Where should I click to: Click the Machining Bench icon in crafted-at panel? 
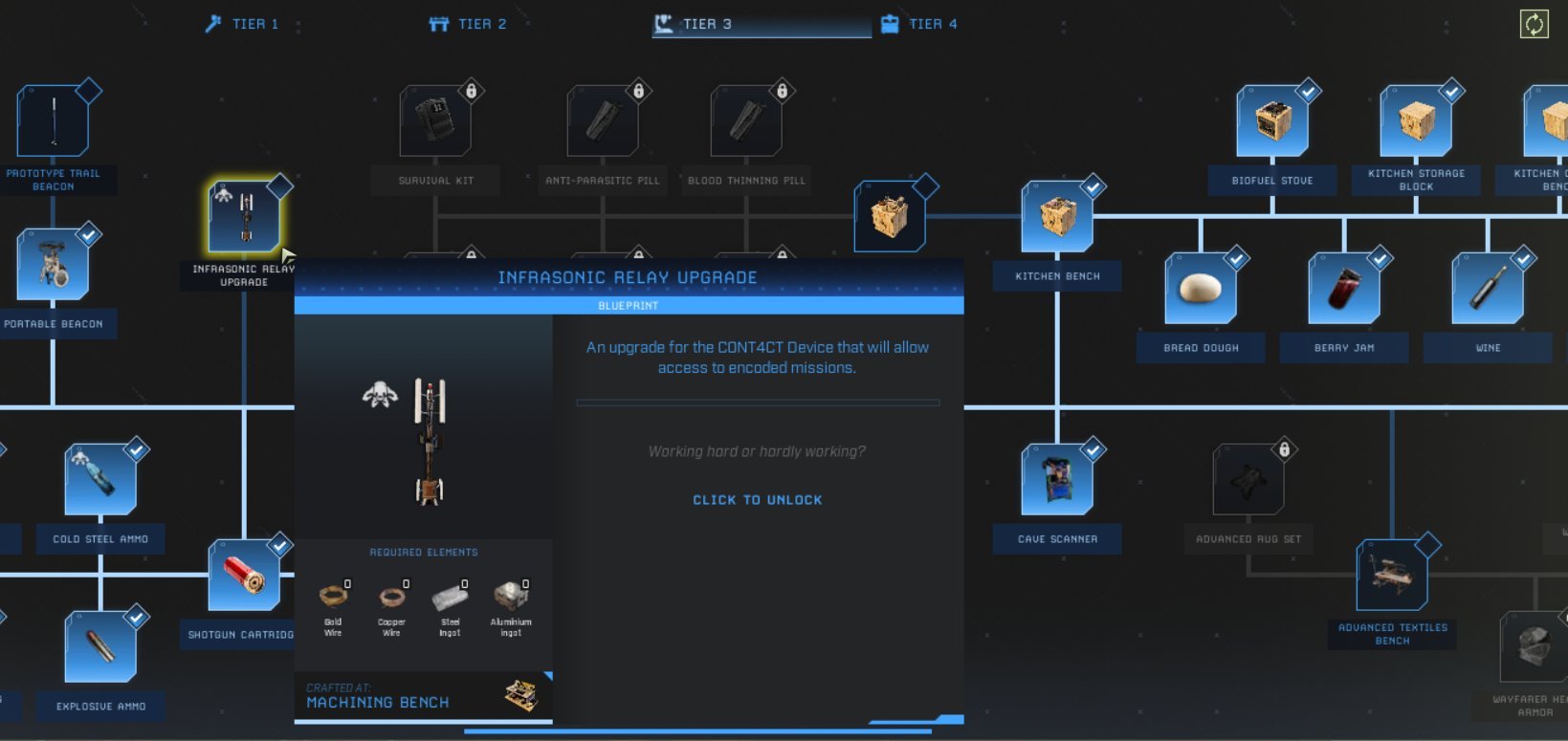[x=519, y=696]
